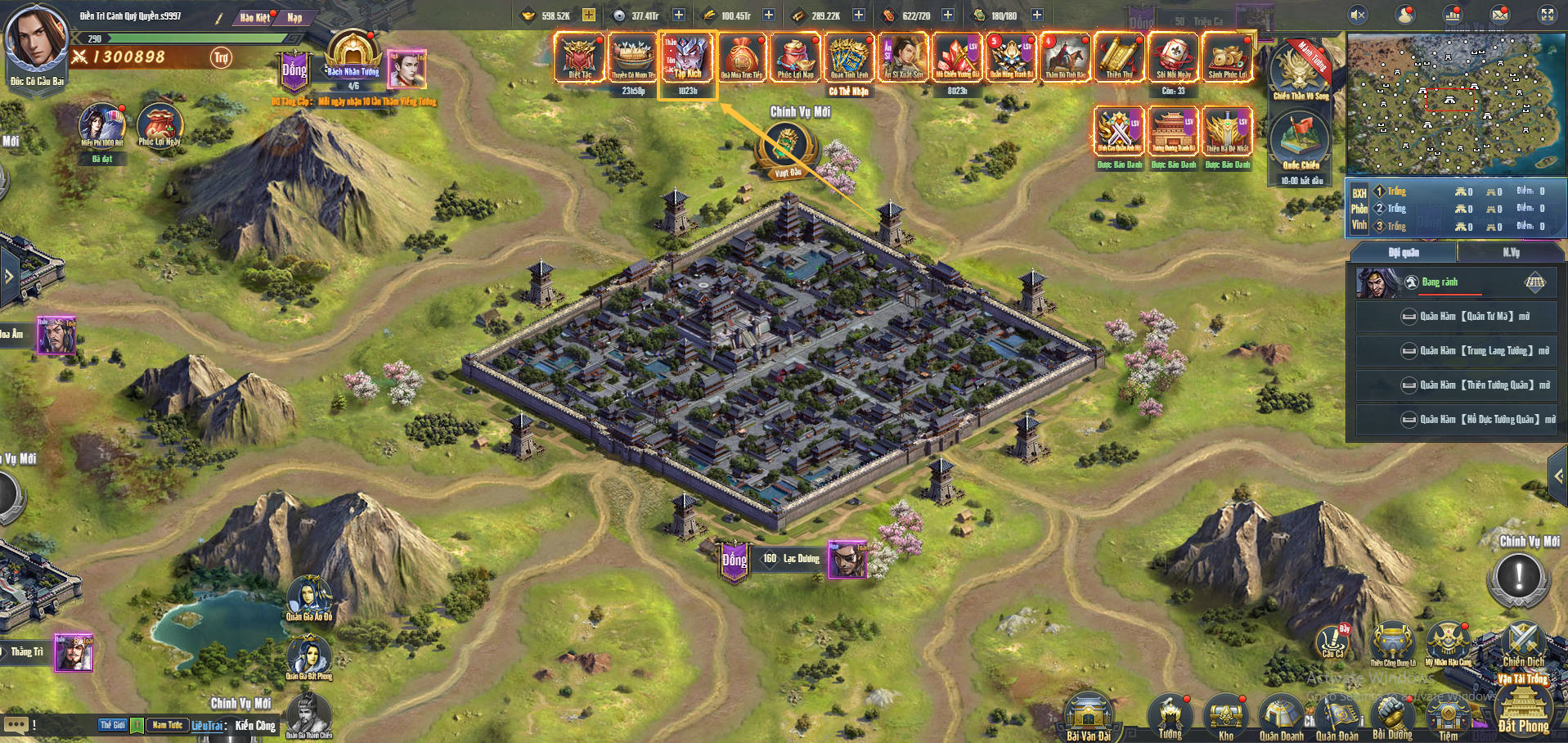
Task: Open the Hào Kiệt tab button
Action: click(x=255, y=17)
